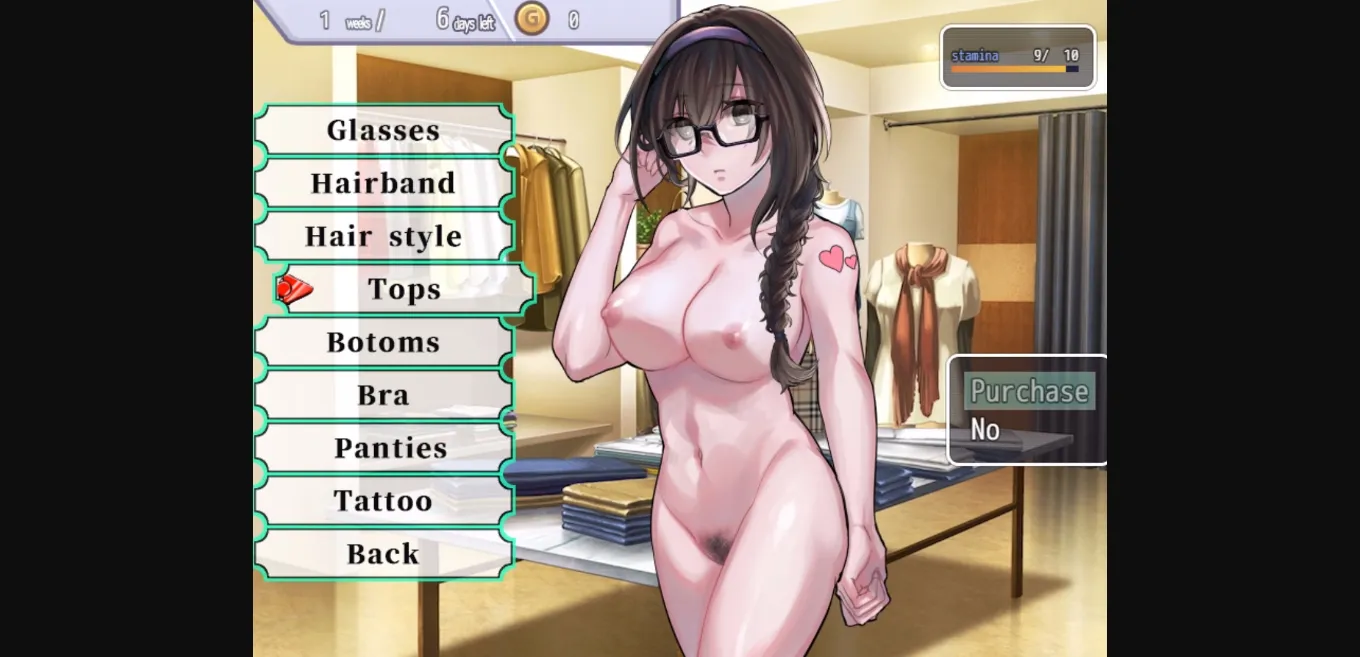The height and width of the screenshot is (657, 1360).
Task: Click the highlighted Tops entry
Action: pos(404,289)
